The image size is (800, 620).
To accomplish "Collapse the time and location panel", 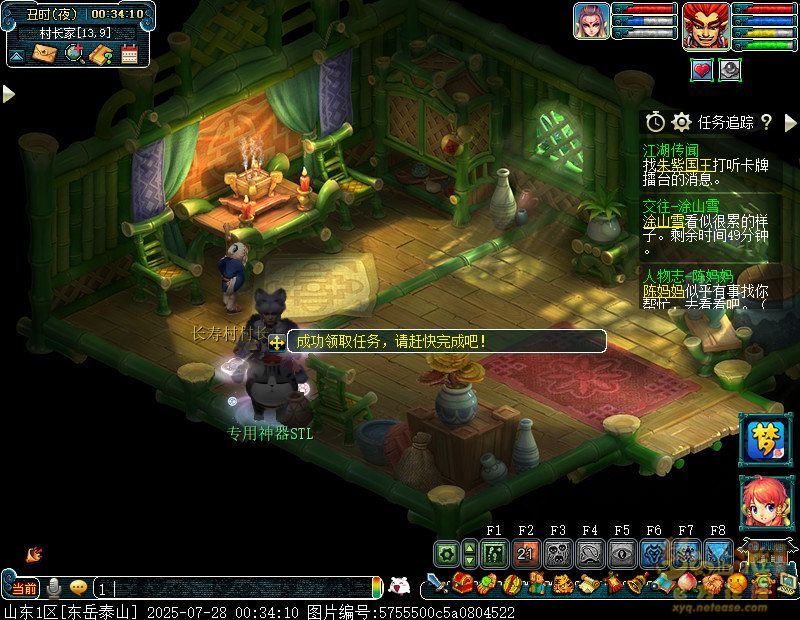I will (16, 55).
